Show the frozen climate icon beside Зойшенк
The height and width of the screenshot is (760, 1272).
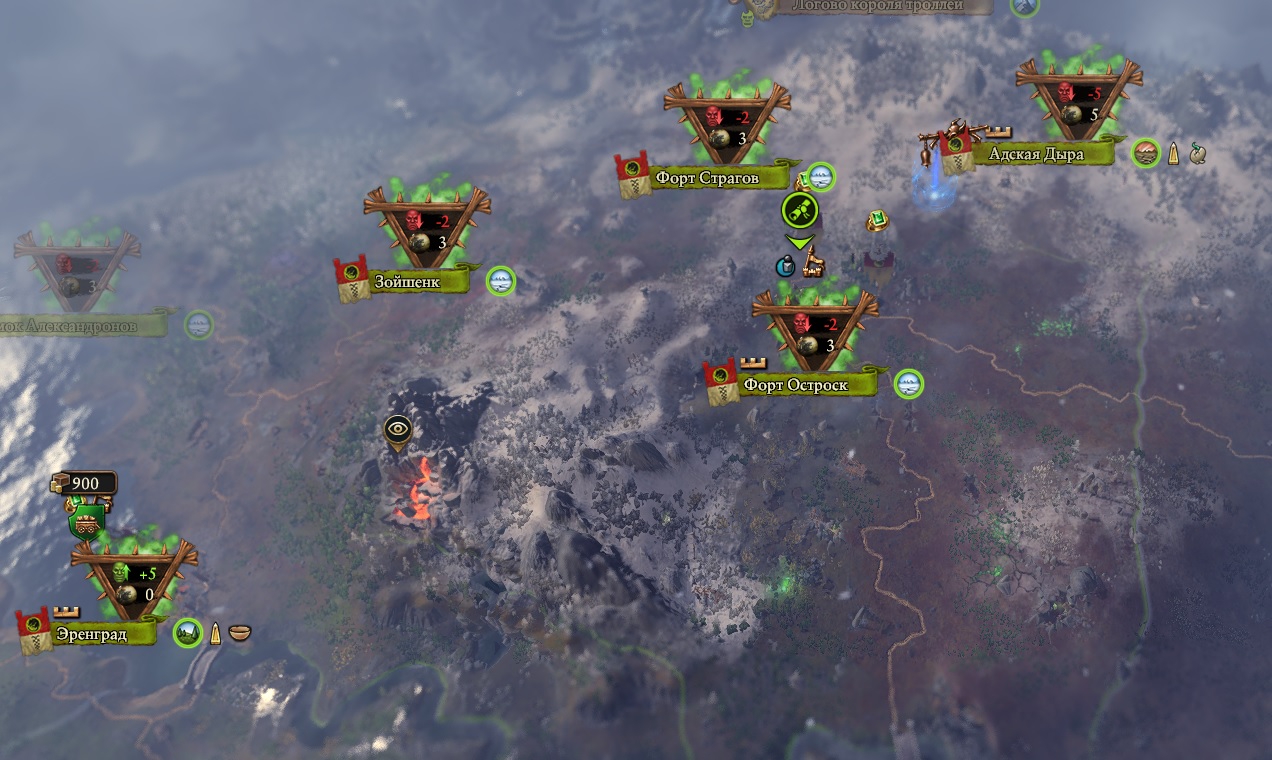click(501, 282)
